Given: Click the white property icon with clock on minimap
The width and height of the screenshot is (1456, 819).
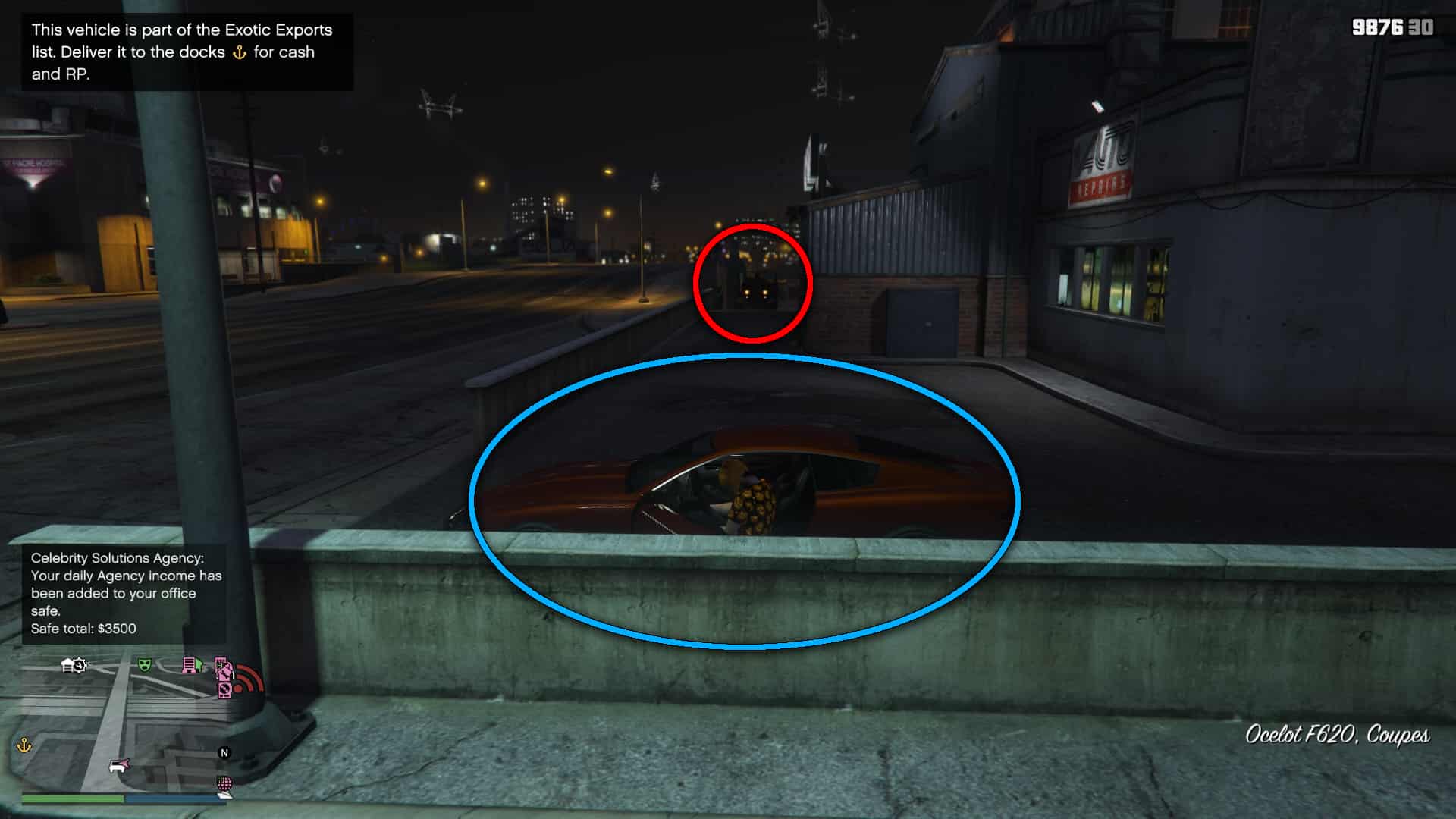Looking at the screenshot, I should click(74, 666).
